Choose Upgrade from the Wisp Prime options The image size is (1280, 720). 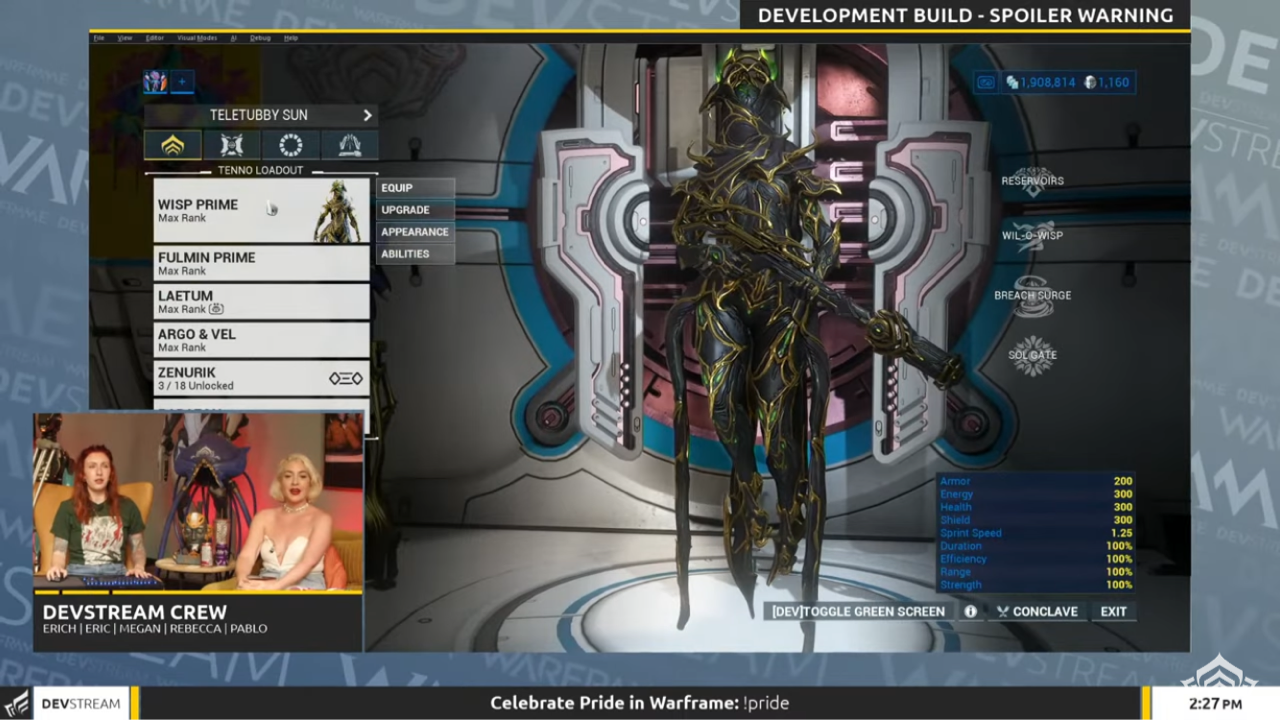click(x=405, y=209)
